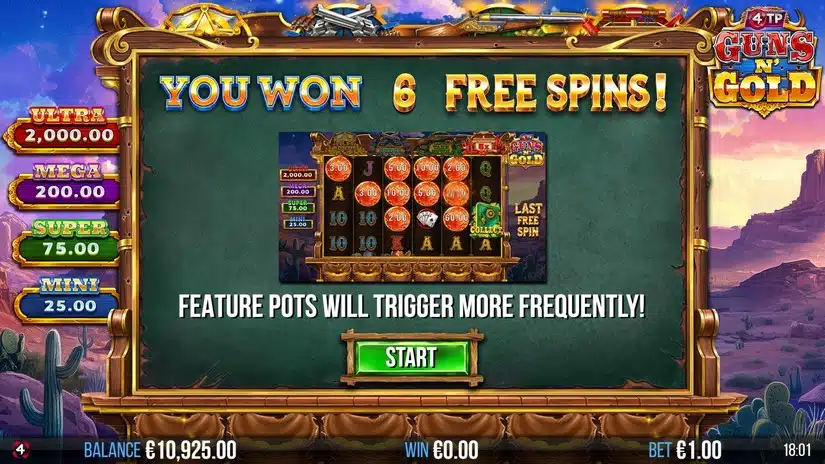Start the free spins with the green START button
825x464 pixels.
point(411,357)
